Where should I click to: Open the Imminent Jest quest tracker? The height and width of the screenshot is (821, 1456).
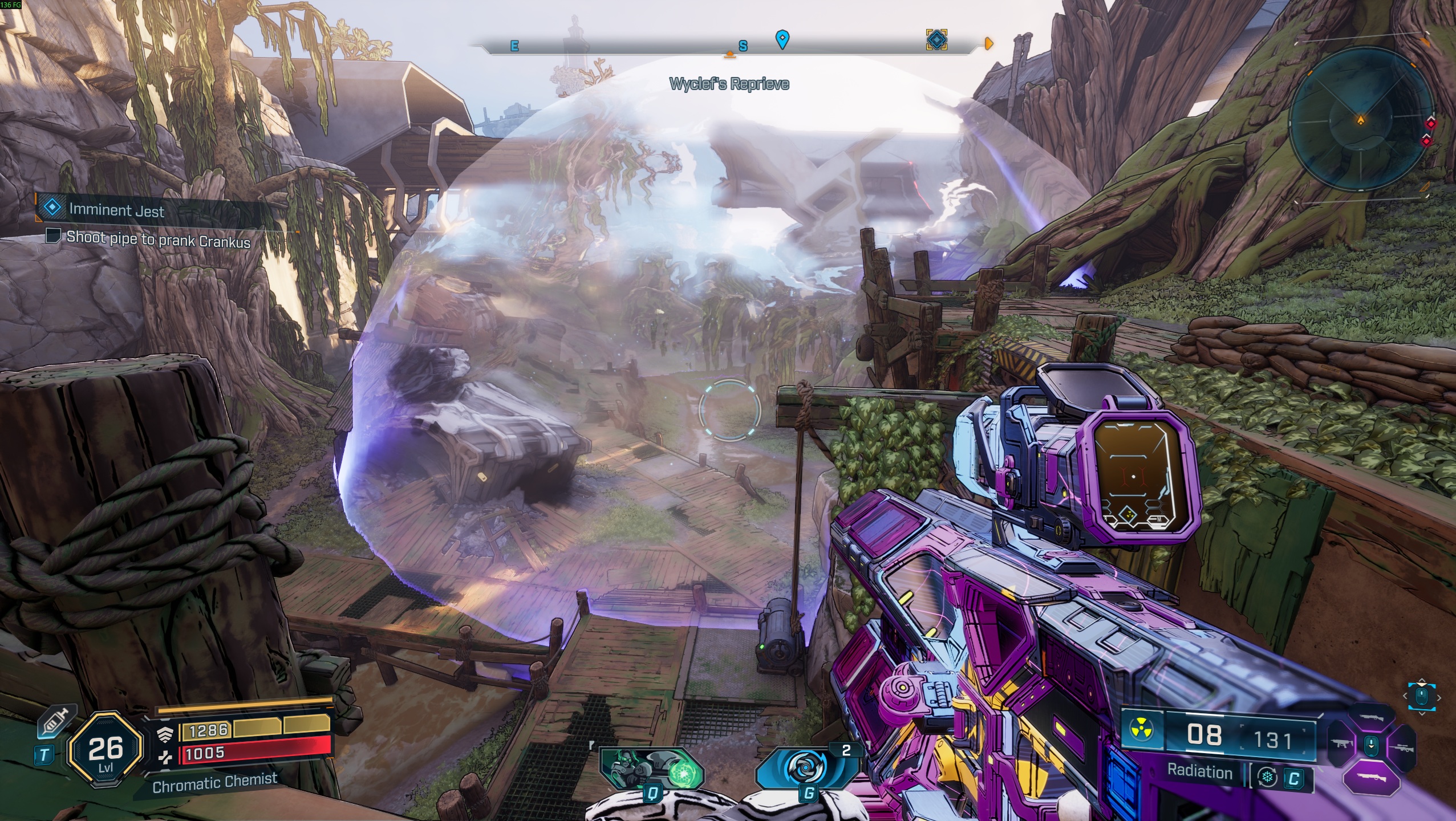(116, 210)
